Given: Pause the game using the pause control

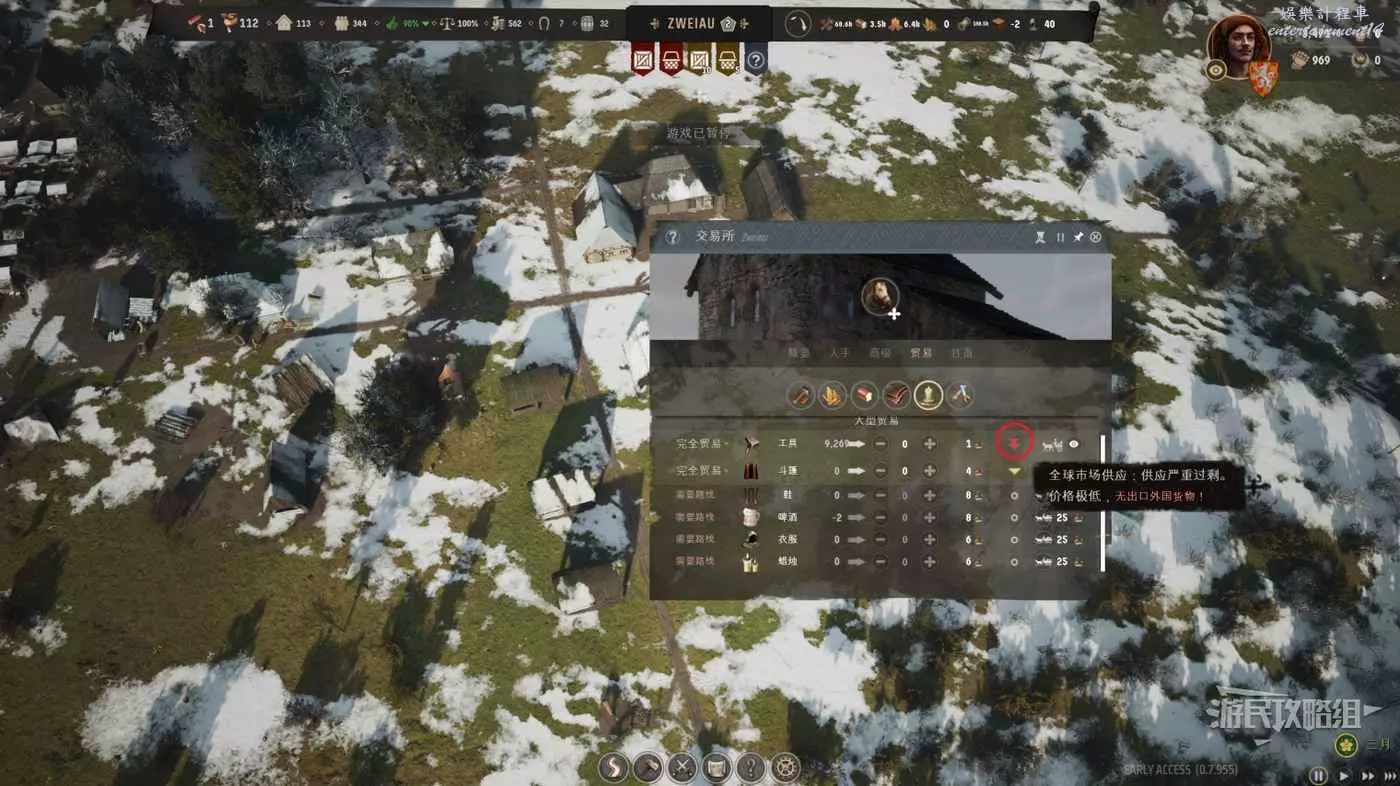Looking at the screenshot, I should 1319,775.
